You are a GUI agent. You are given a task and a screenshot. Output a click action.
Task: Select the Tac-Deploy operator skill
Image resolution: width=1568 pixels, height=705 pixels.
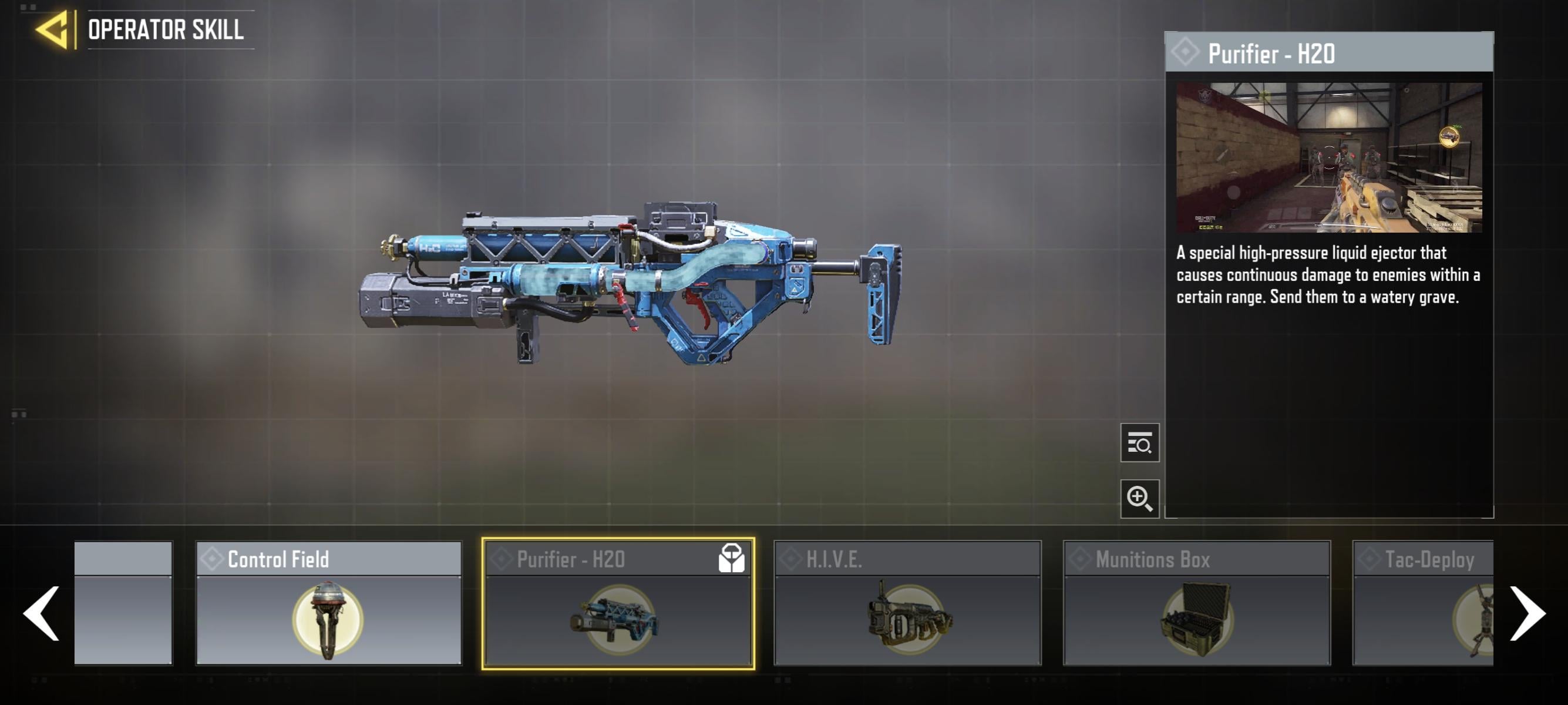pyautogui.click(x=1423, y=603)
